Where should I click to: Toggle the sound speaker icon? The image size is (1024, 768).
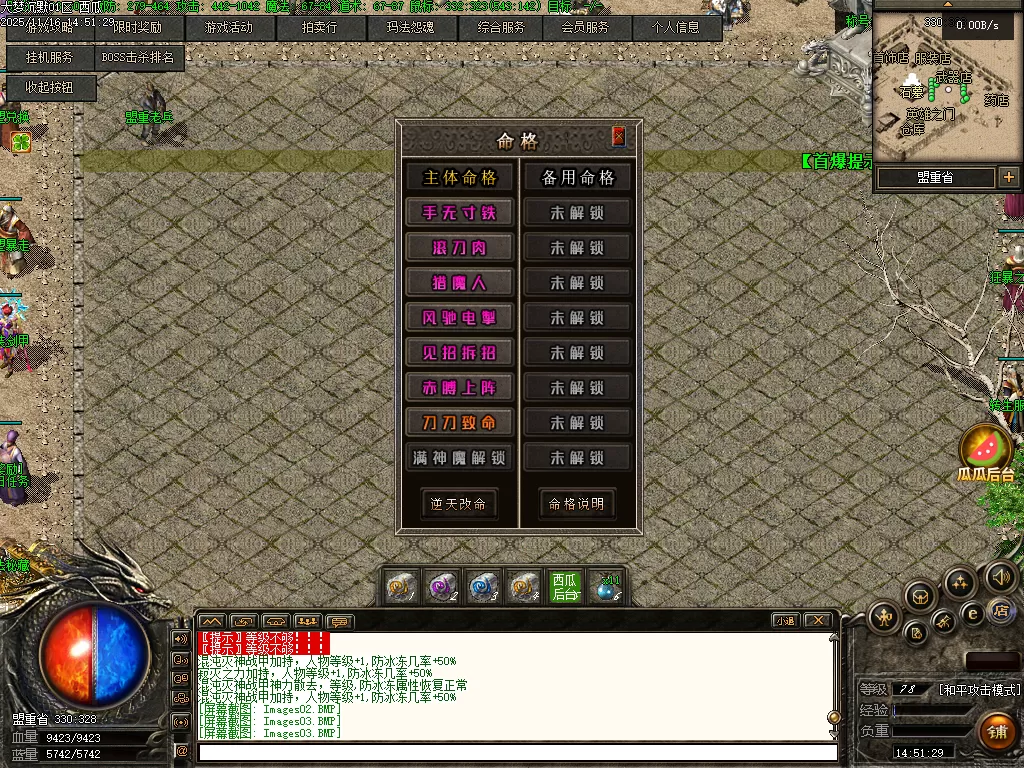pos(1001,576)
